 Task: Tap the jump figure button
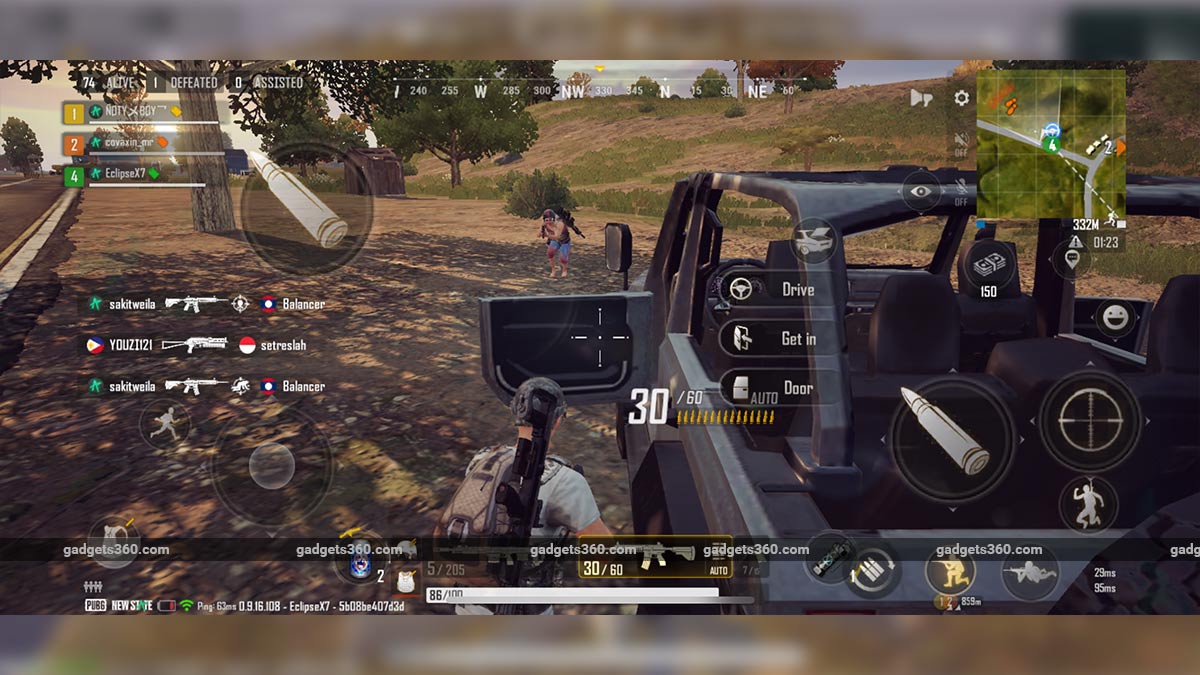[x=1088, y=503]
